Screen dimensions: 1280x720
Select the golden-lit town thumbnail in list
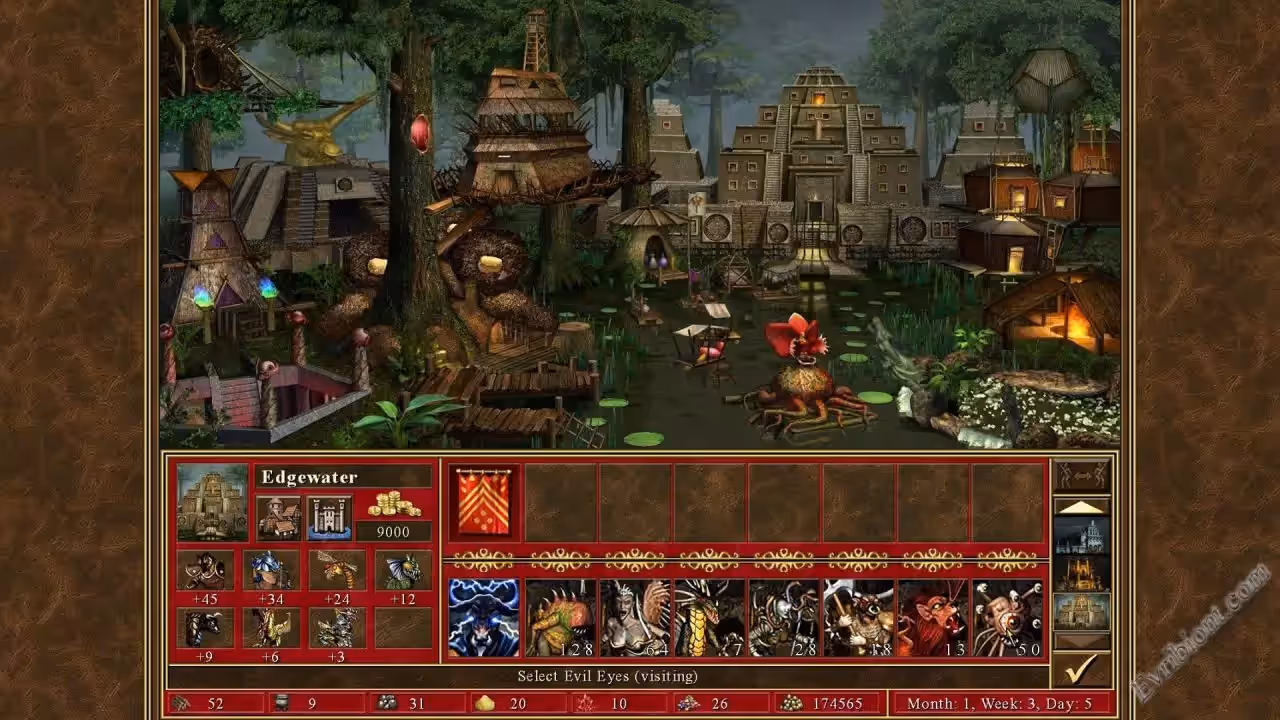[1081, 573]
